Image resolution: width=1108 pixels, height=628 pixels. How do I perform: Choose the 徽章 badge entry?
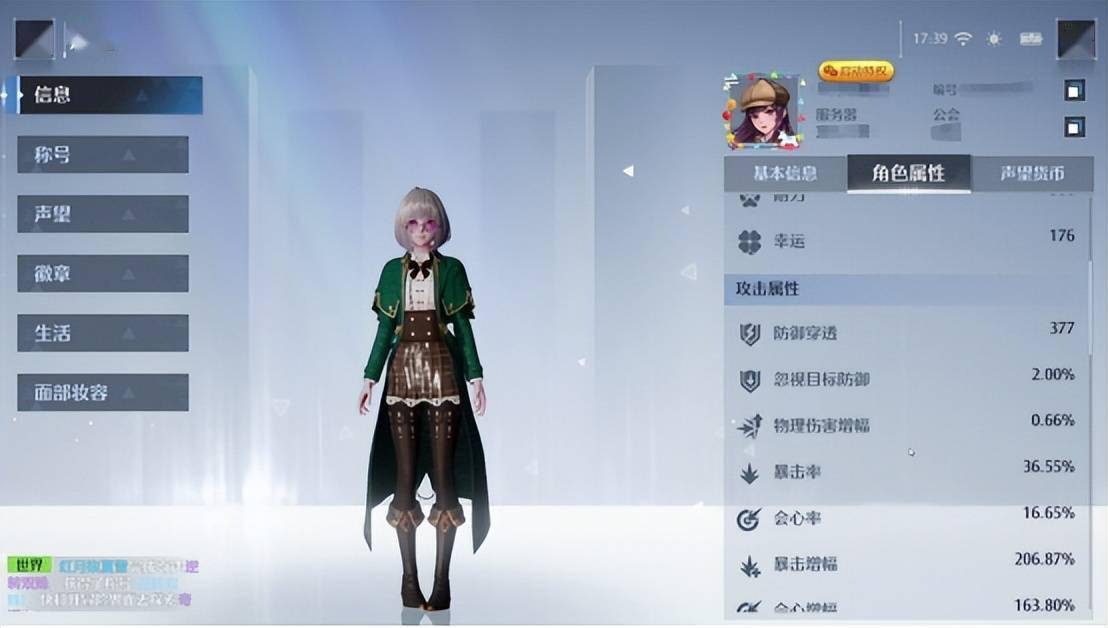coord(103,273)
